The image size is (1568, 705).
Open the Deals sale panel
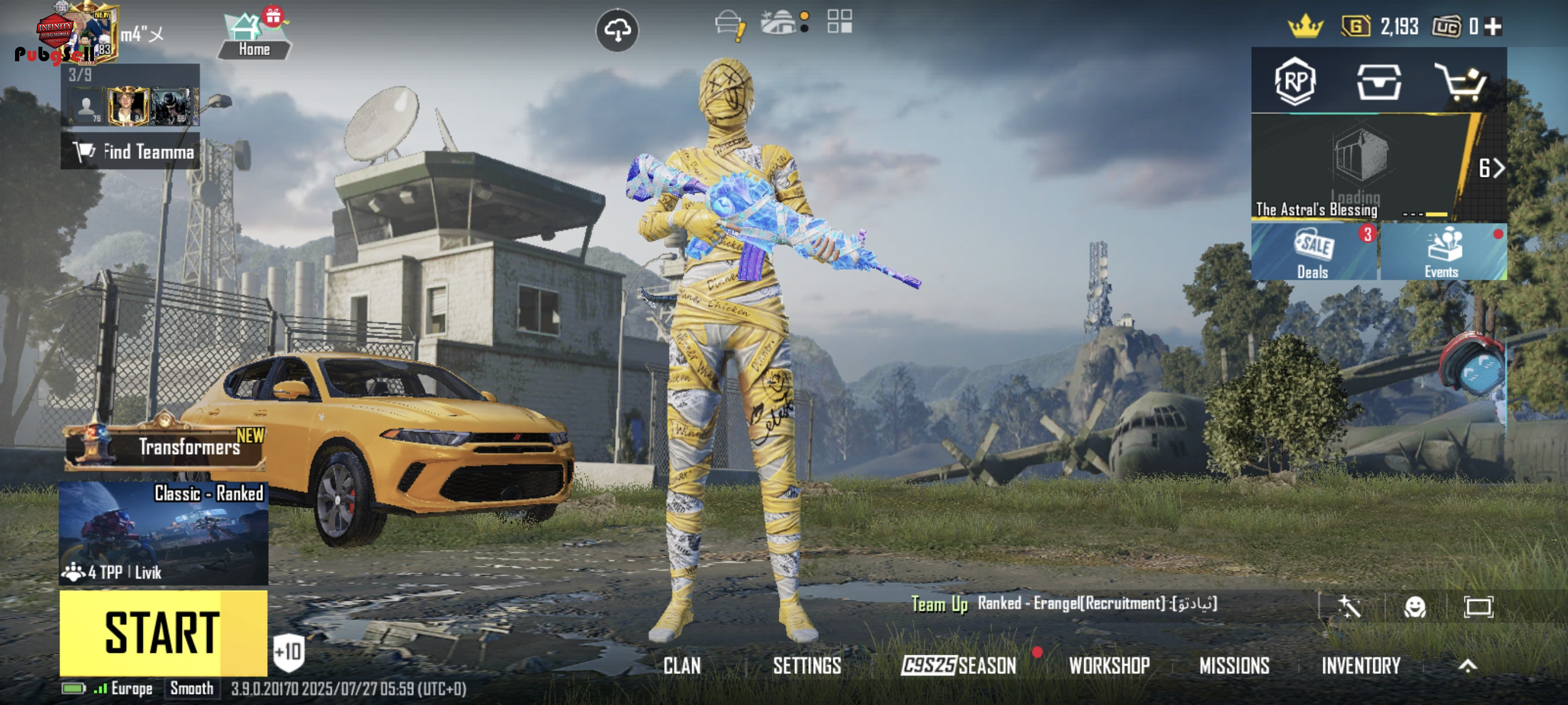tap(1314, 252)
